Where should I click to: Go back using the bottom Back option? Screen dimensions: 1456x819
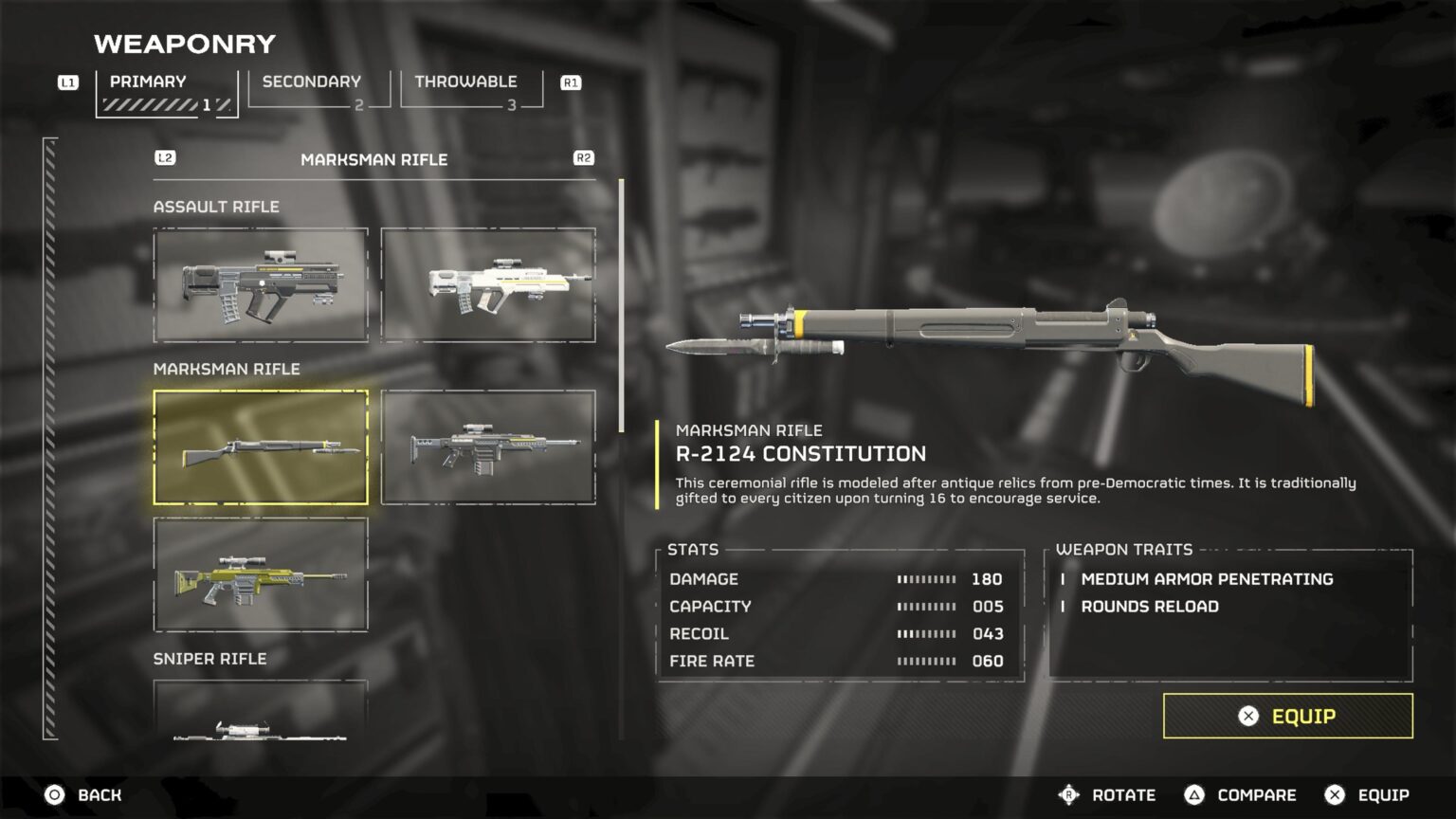click(83, 795)
